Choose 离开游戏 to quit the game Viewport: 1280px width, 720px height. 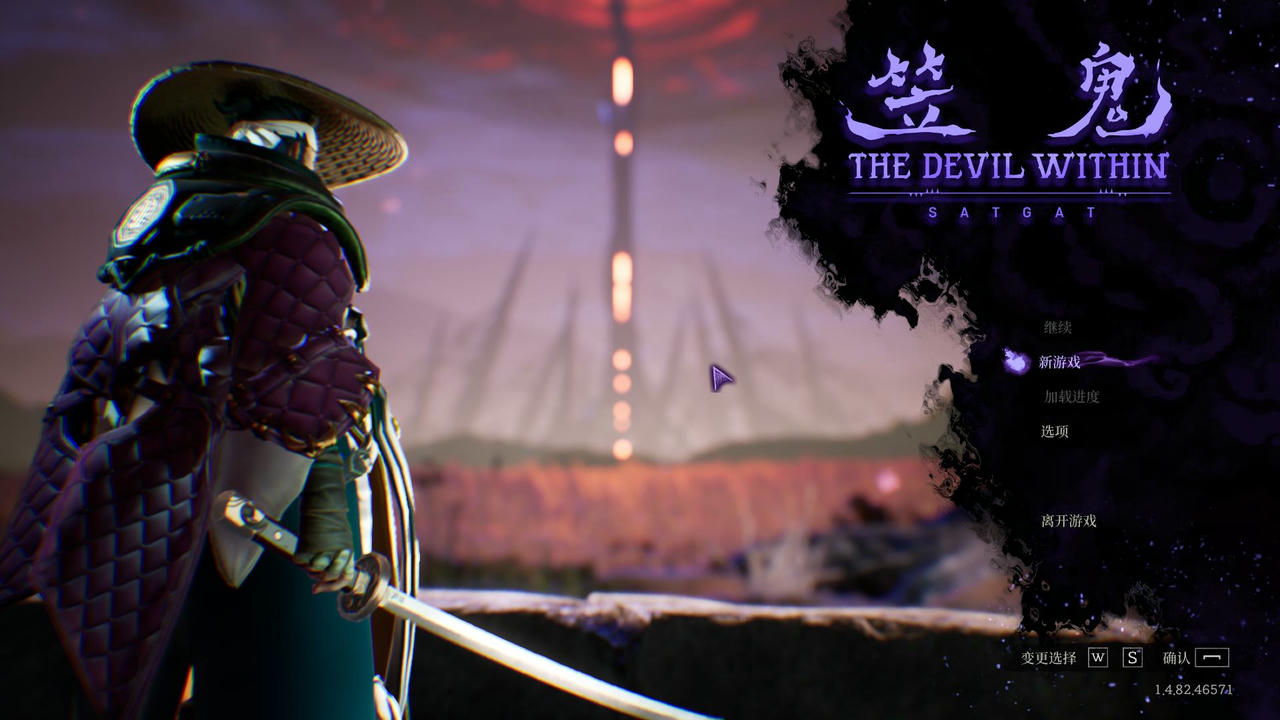tap(1069, 521)
